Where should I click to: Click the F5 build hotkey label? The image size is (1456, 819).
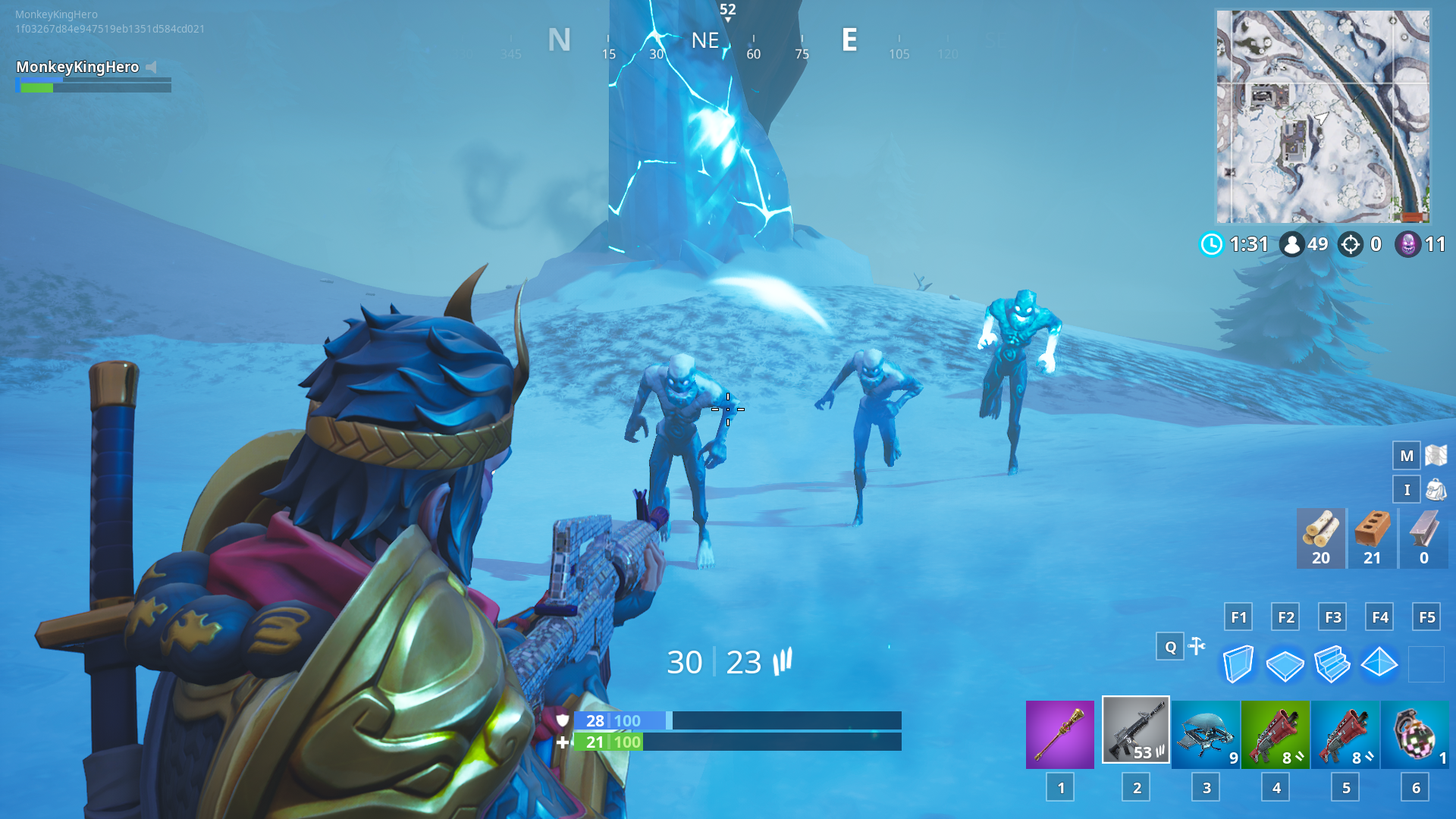tap(1426, 617)
